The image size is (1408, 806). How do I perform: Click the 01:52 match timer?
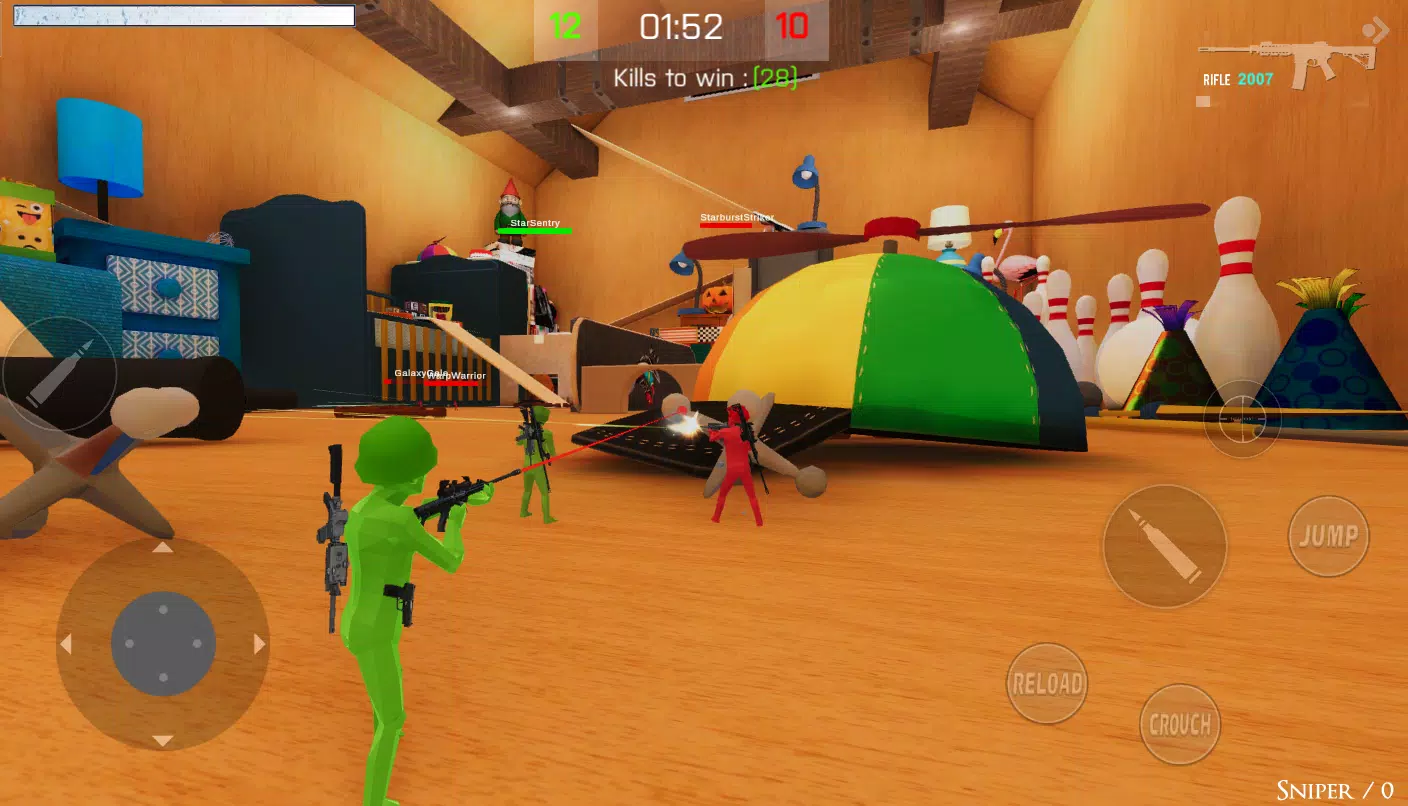pos(680,27)
